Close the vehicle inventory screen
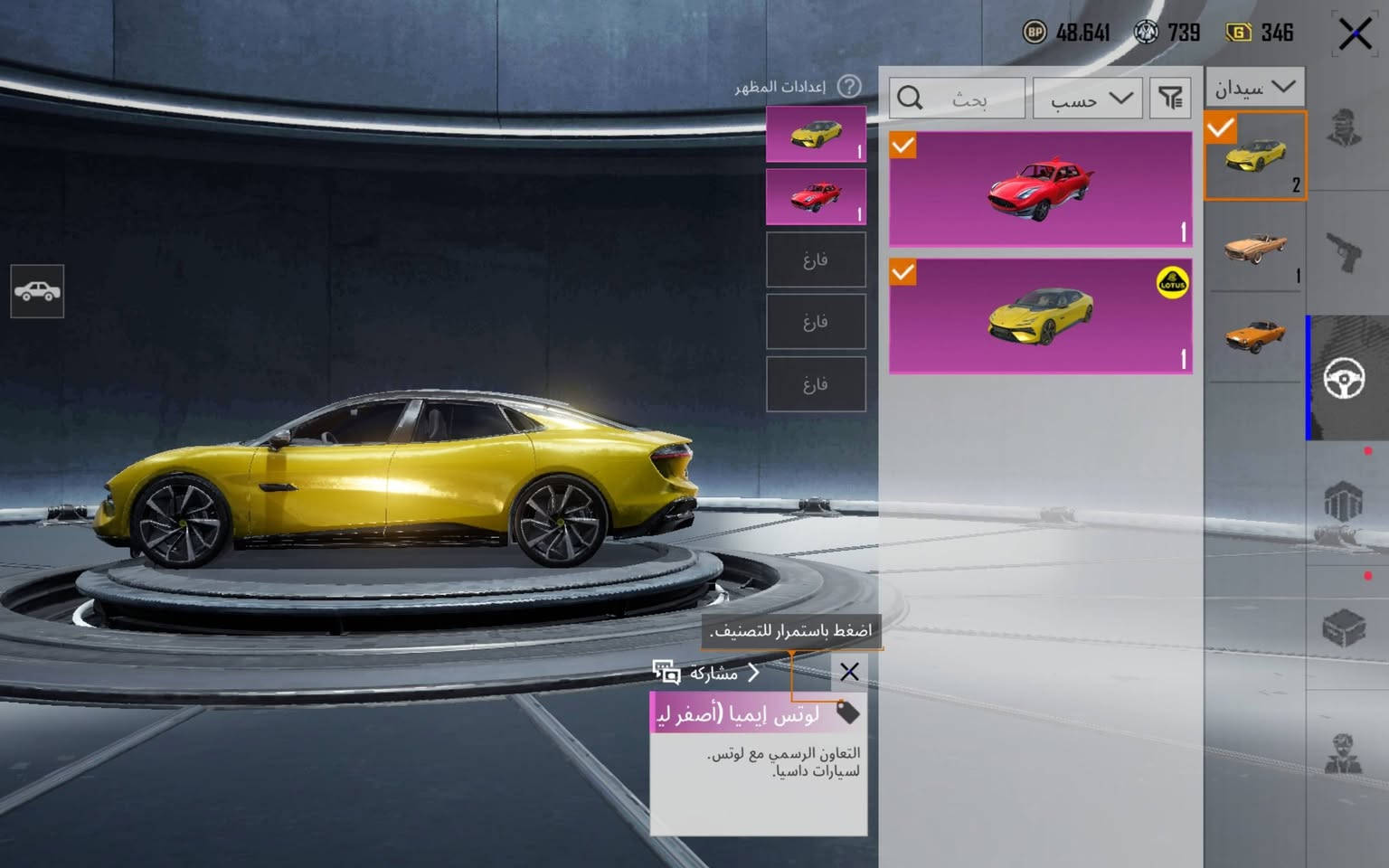This screenshot has width=1389, height=868. [x=1354, y=35]
